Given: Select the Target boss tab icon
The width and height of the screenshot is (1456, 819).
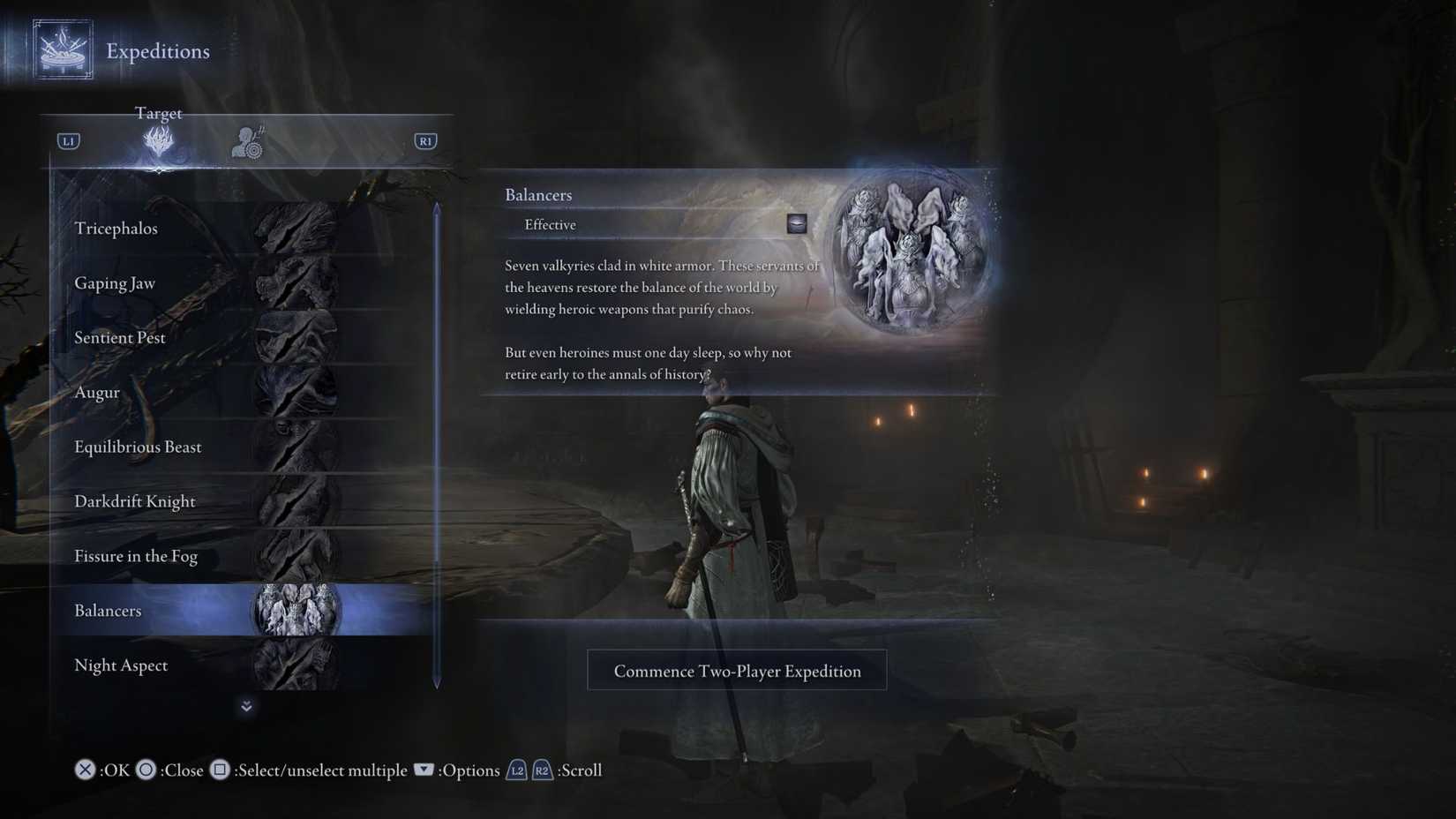Looking at the screenshot, I should point(159,139).
